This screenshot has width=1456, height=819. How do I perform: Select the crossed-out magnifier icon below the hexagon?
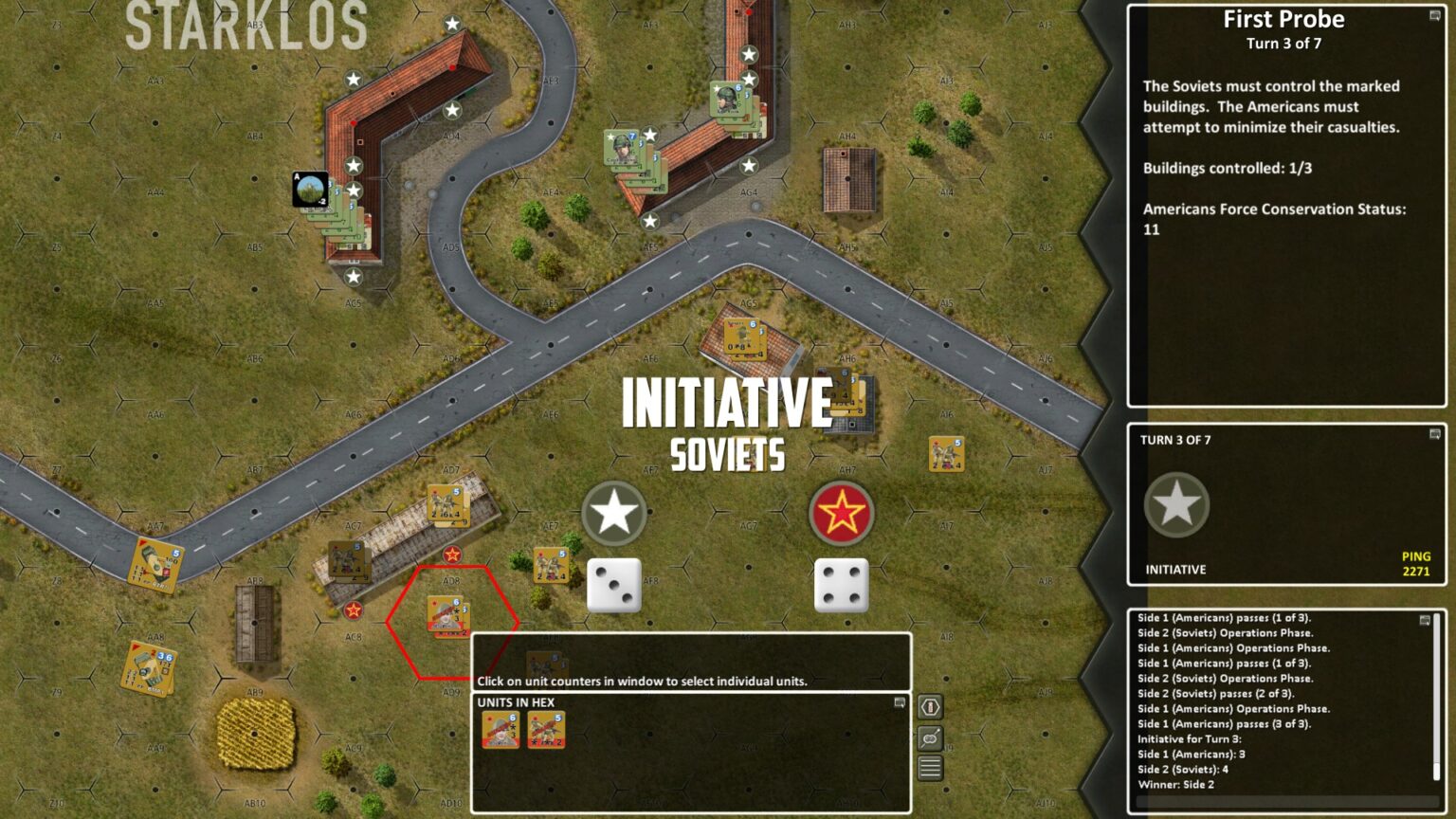930,736
